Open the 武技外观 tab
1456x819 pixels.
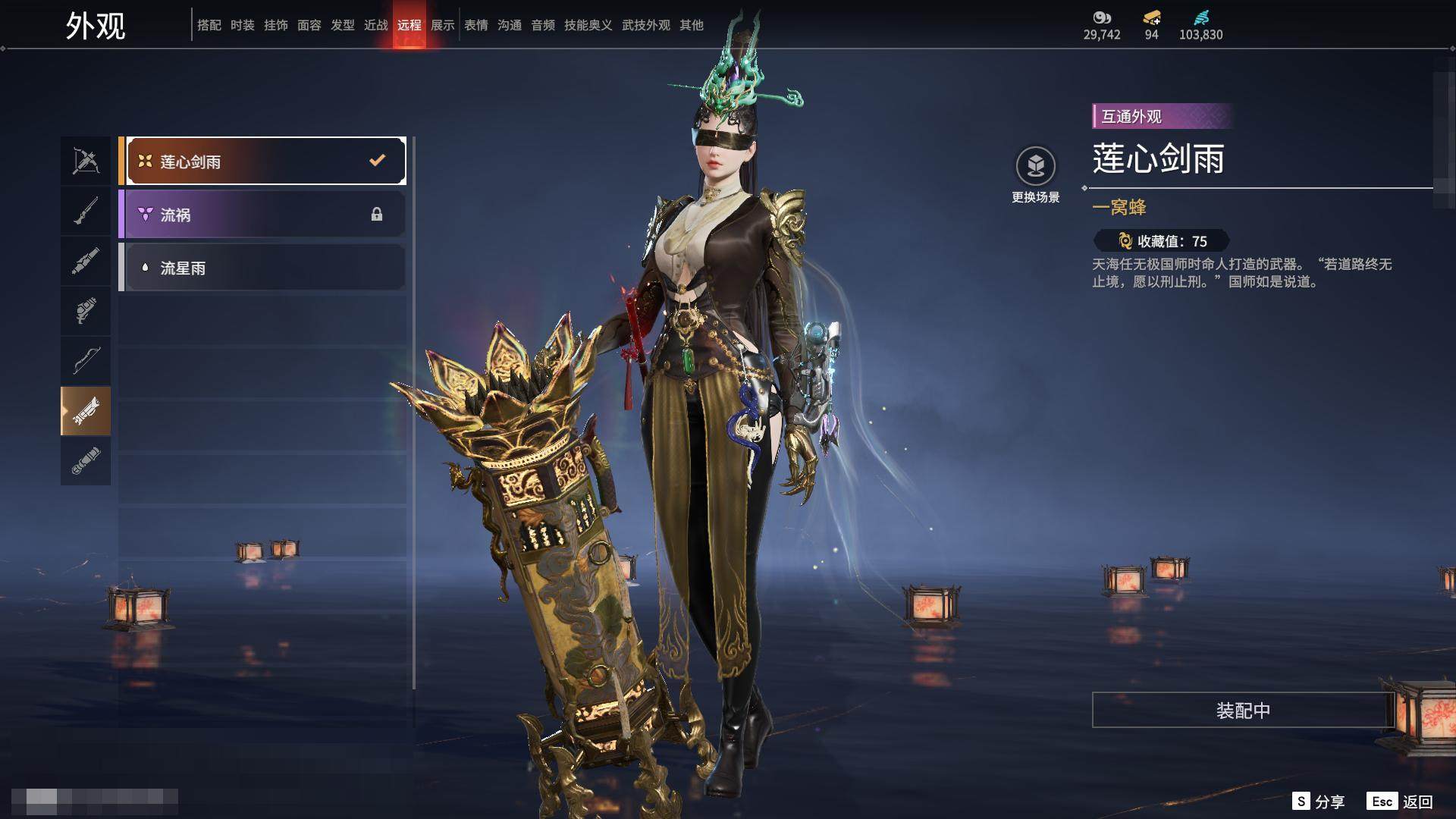pyautogui.click(x=645, y=25)
